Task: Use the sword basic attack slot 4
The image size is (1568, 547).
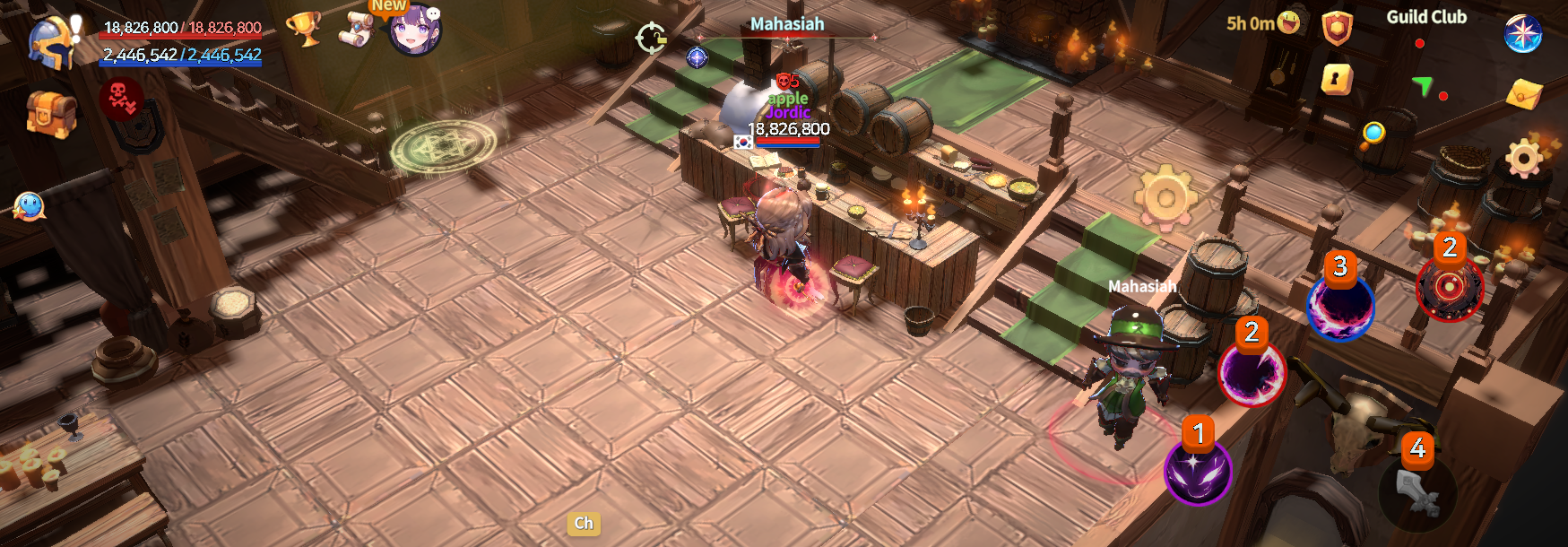Action: pos(1417,491)
